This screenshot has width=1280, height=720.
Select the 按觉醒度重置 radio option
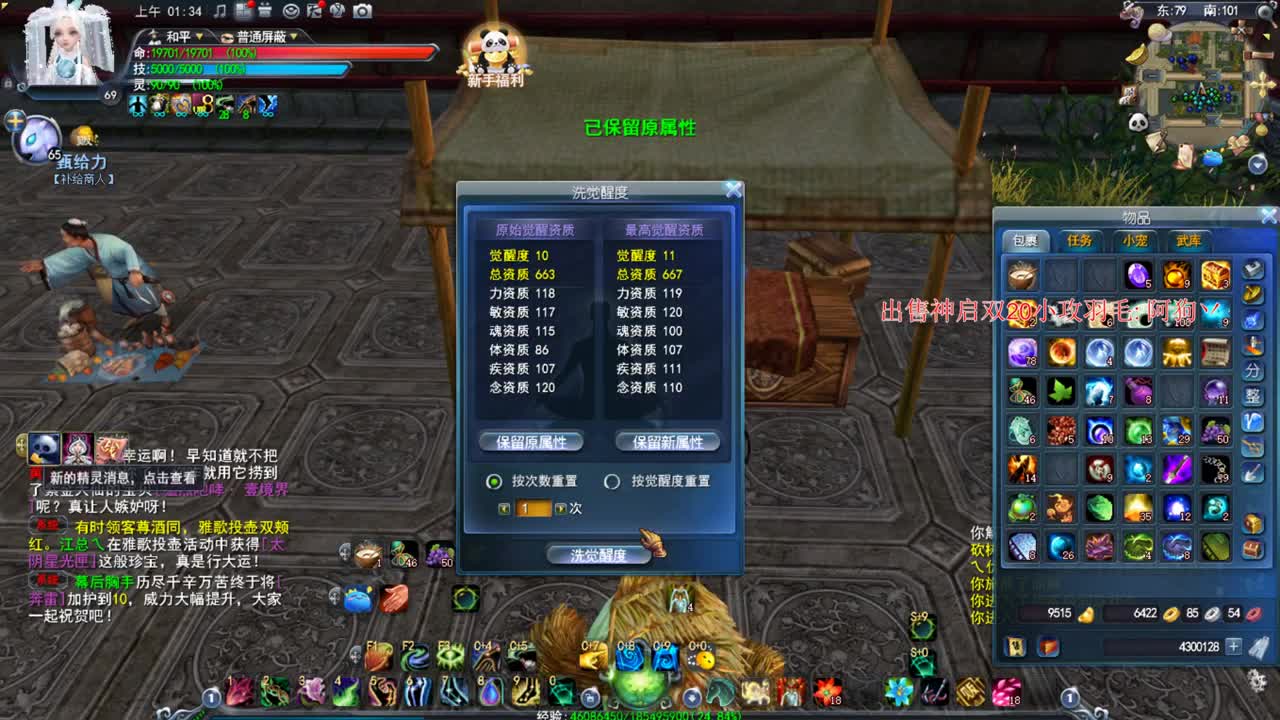click(611, 481)
